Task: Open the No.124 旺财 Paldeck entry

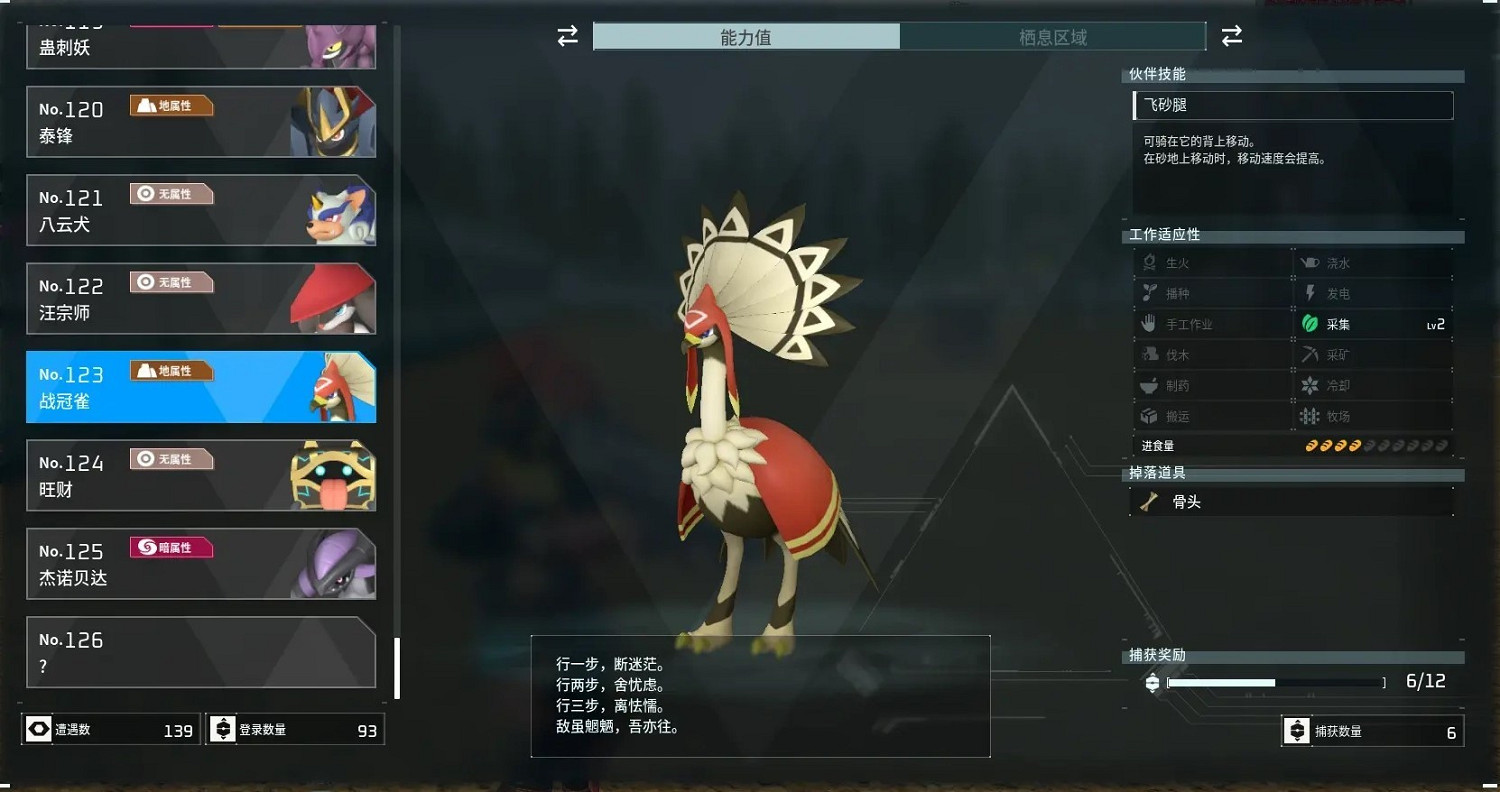Action: coord(200,473)
